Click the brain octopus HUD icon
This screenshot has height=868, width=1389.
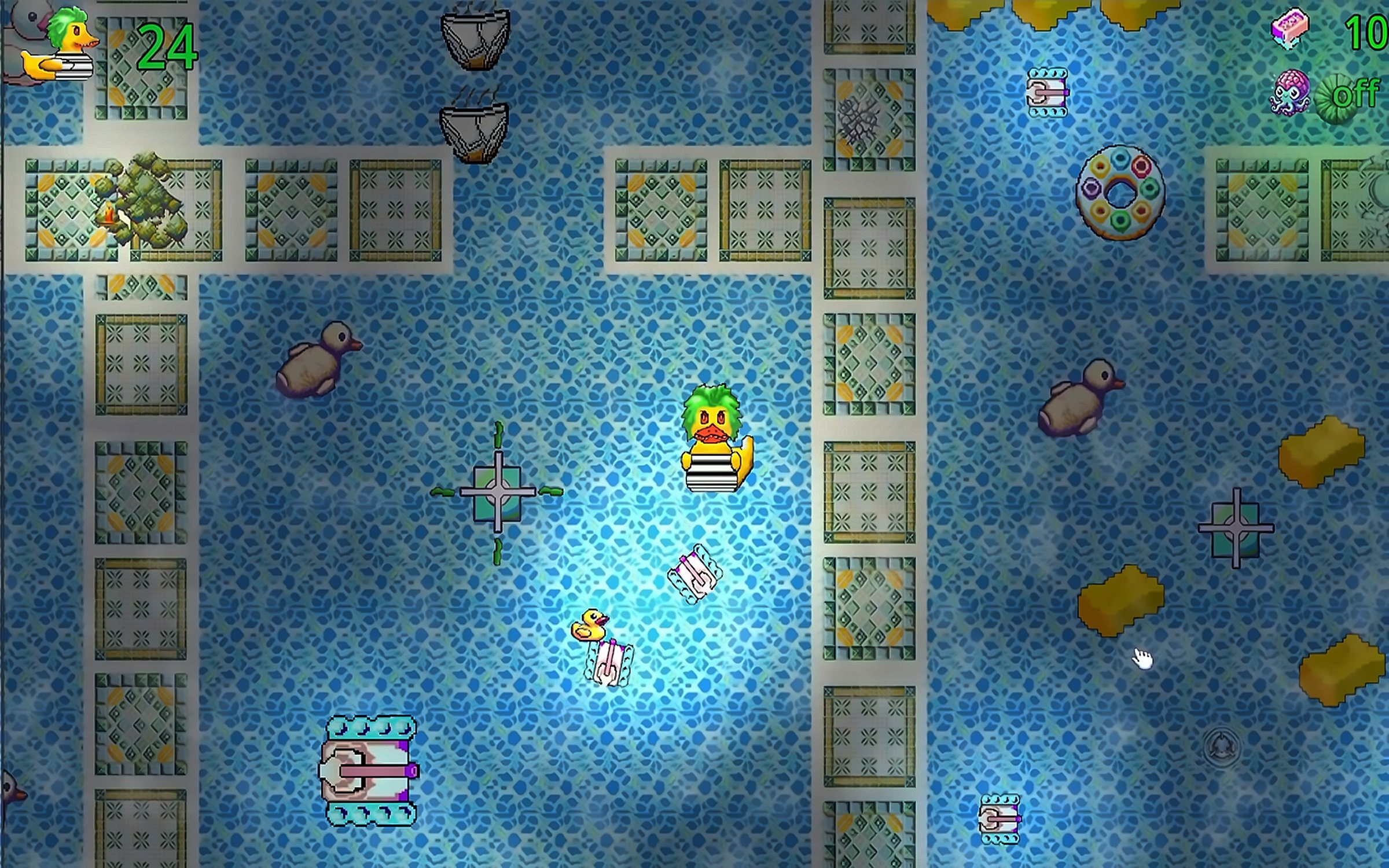tap(1291, 93)
